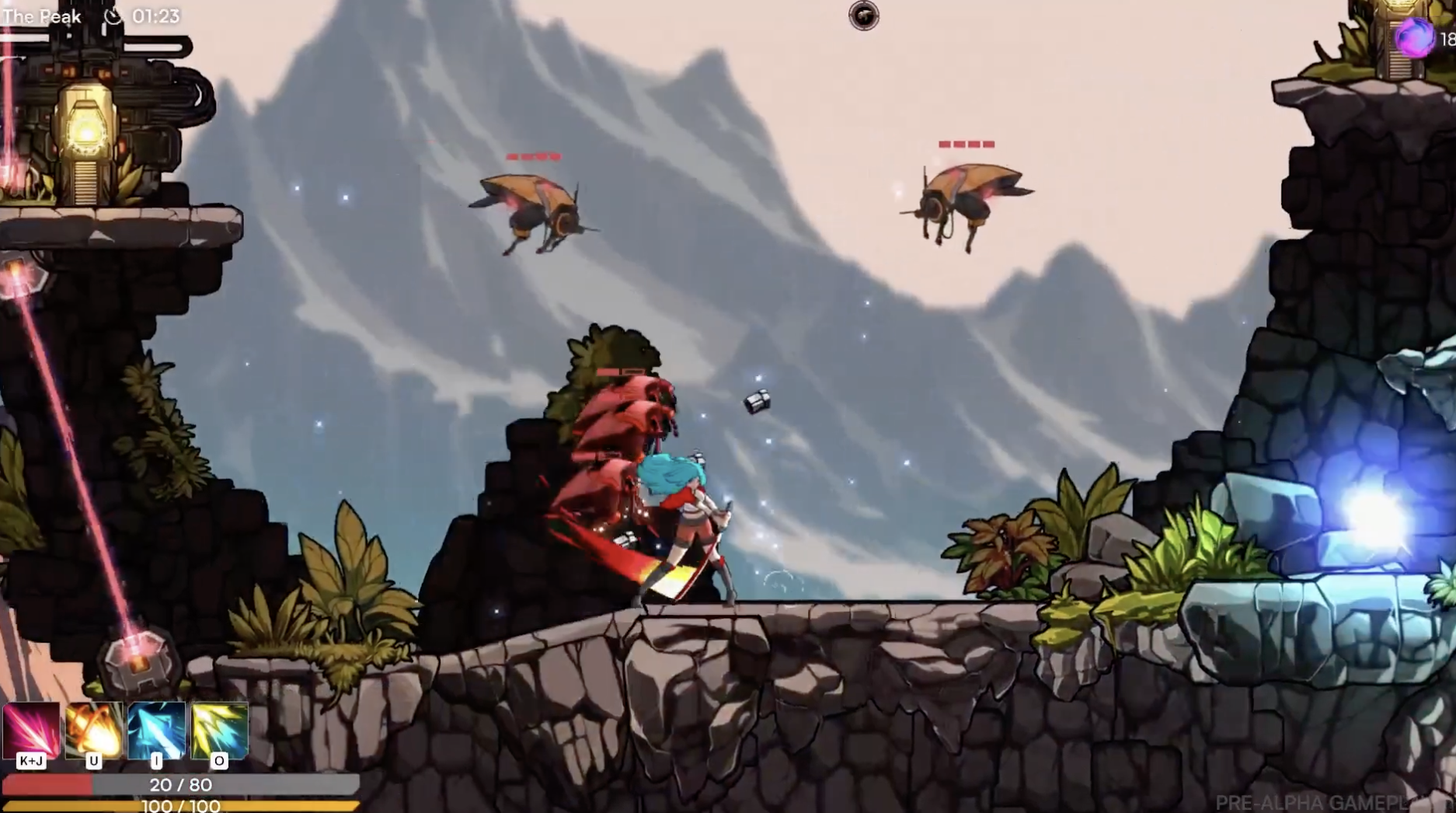The height and width of the screenshot is (813, 1456).
Task: Cast the yellow lightning burst skill
Action: pyautogui.click(x=219, y=729)
